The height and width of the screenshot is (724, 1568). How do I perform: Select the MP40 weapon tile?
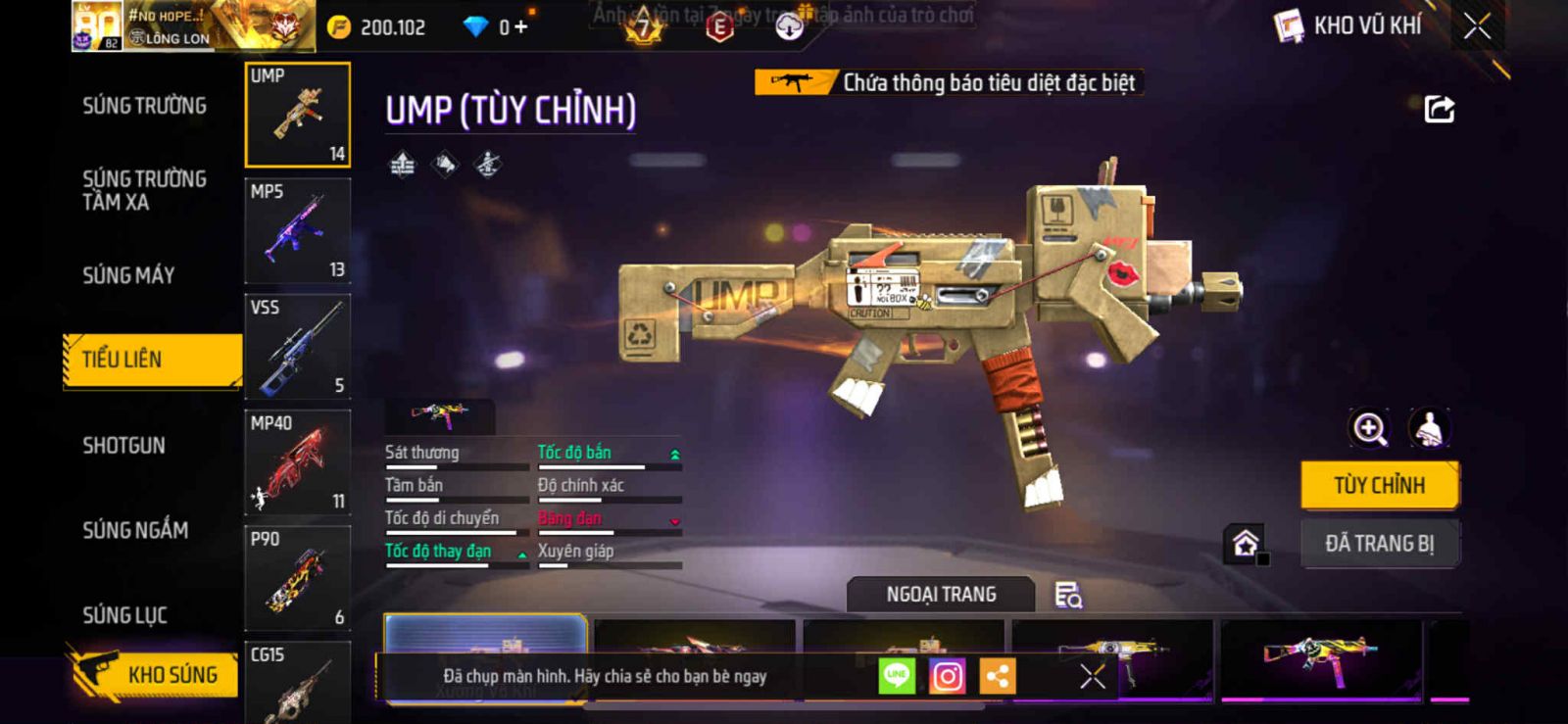click(297, 462)
